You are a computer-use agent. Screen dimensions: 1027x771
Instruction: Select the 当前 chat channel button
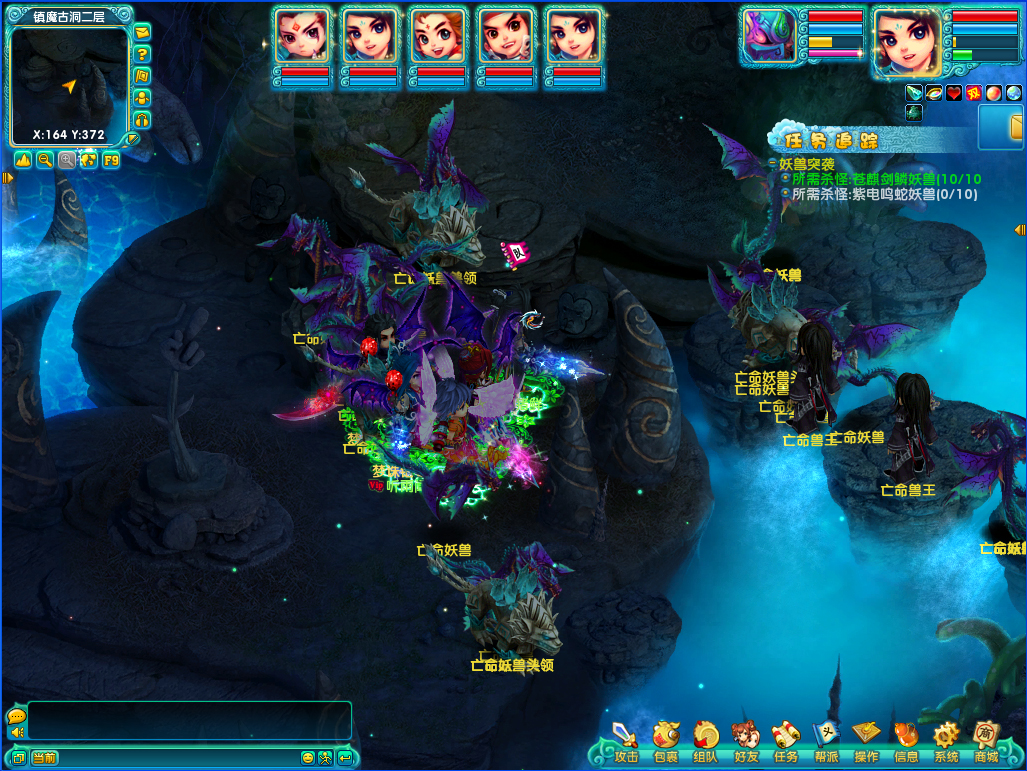click(44, 758)
